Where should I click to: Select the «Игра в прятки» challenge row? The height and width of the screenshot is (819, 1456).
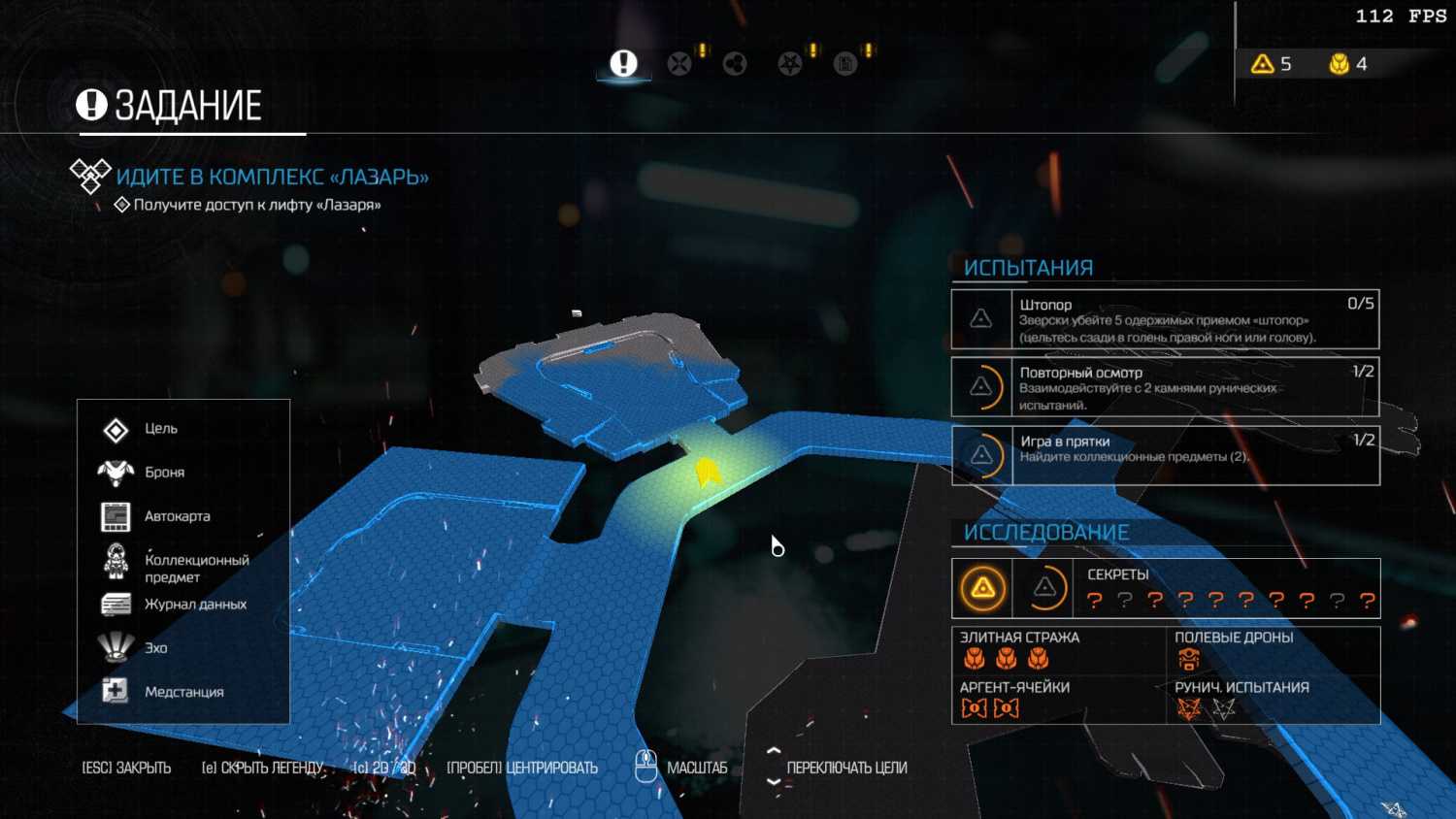coord(1165,455)
